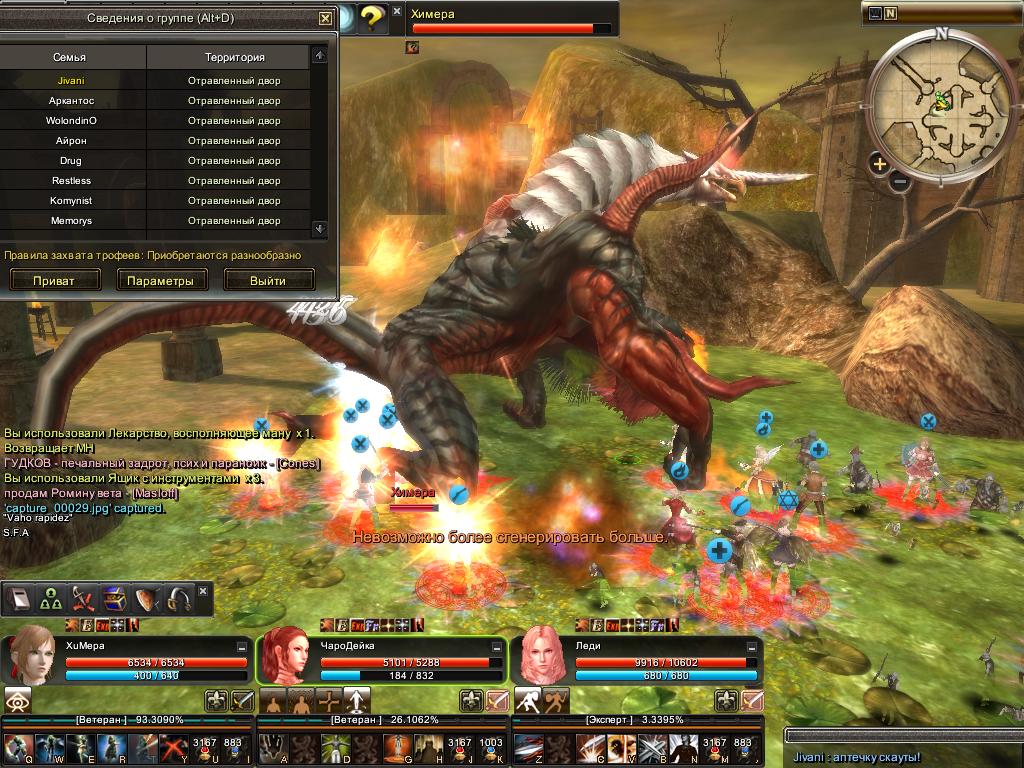Choose group member Restless from the list
The image size is (1024, 768).
click(x=71, y=181)
